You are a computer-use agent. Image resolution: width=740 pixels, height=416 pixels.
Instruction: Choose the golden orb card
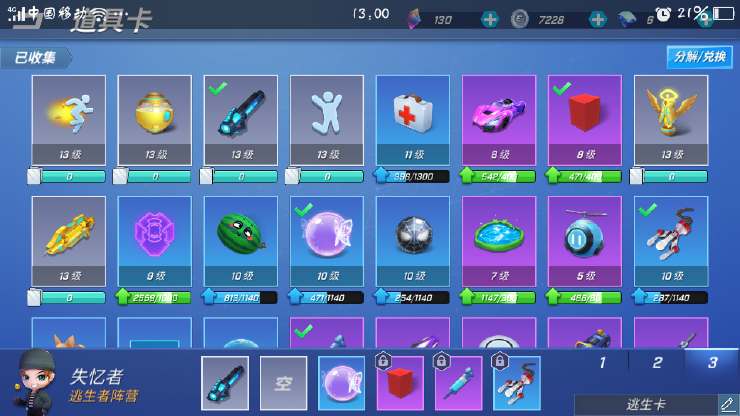point(154,119)
